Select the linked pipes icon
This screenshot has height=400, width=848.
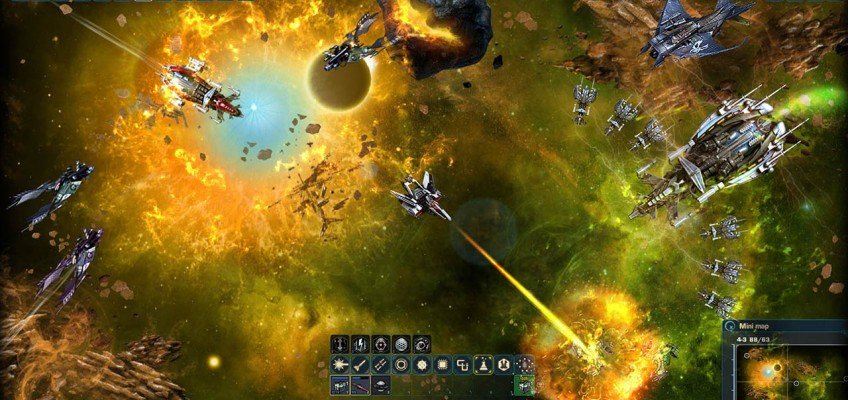(x=463, y=365)
